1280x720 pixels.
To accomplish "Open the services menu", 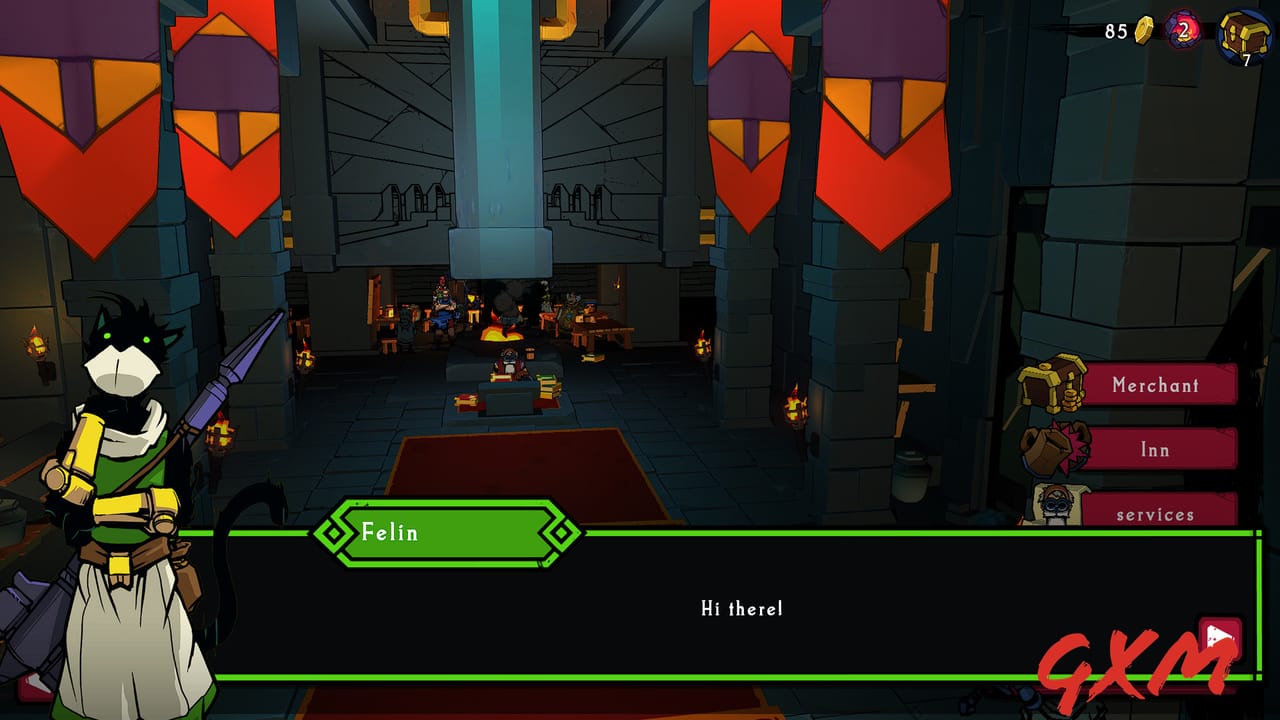I will pyautogui.click(x=1156, y=512).
